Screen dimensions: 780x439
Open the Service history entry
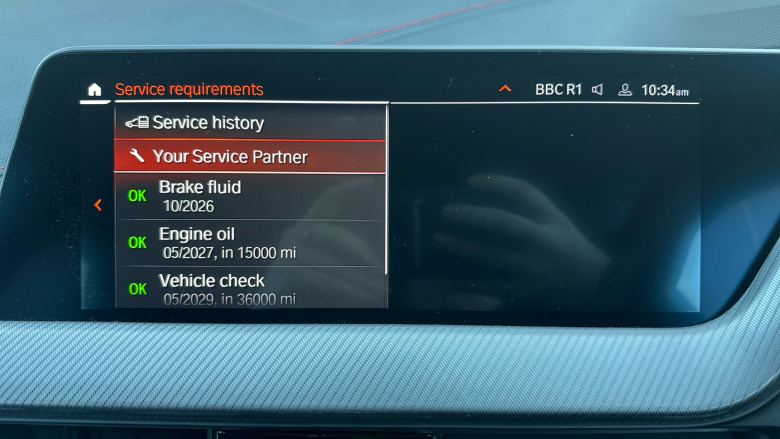point(249,123)
